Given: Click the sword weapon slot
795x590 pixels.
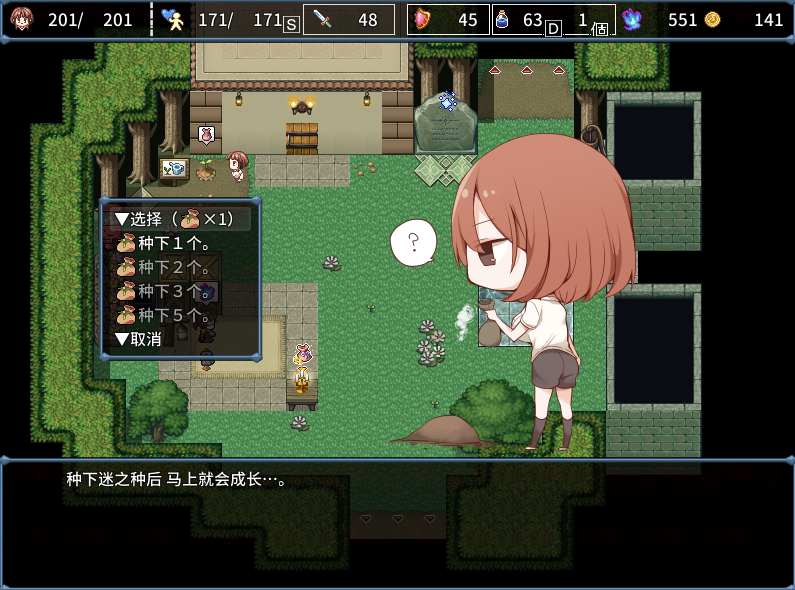Looking at the screenshot, I should pos(349,20).
